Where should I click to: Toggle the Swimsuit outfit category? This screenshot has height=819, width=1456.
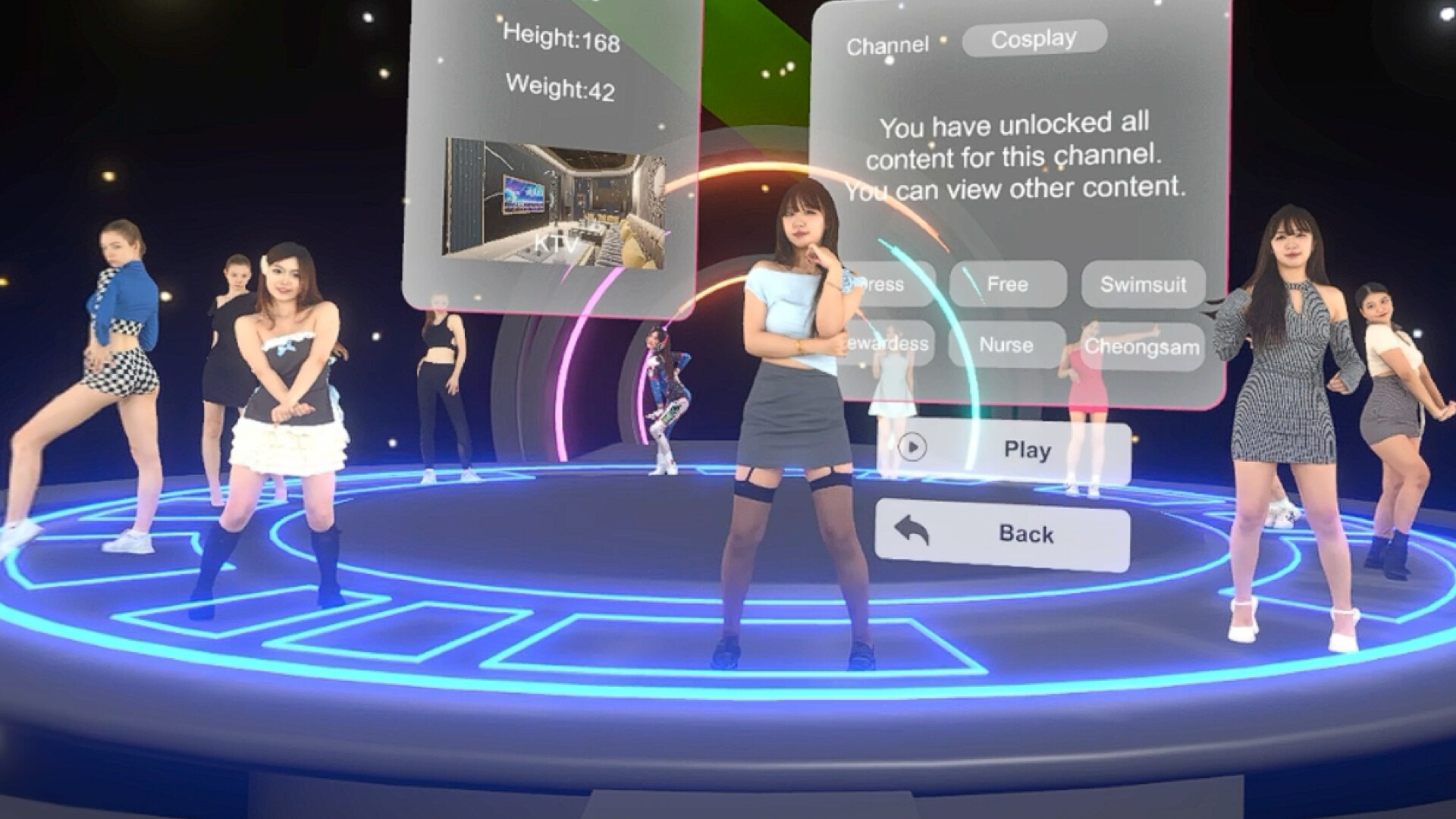click(1143, 285)
